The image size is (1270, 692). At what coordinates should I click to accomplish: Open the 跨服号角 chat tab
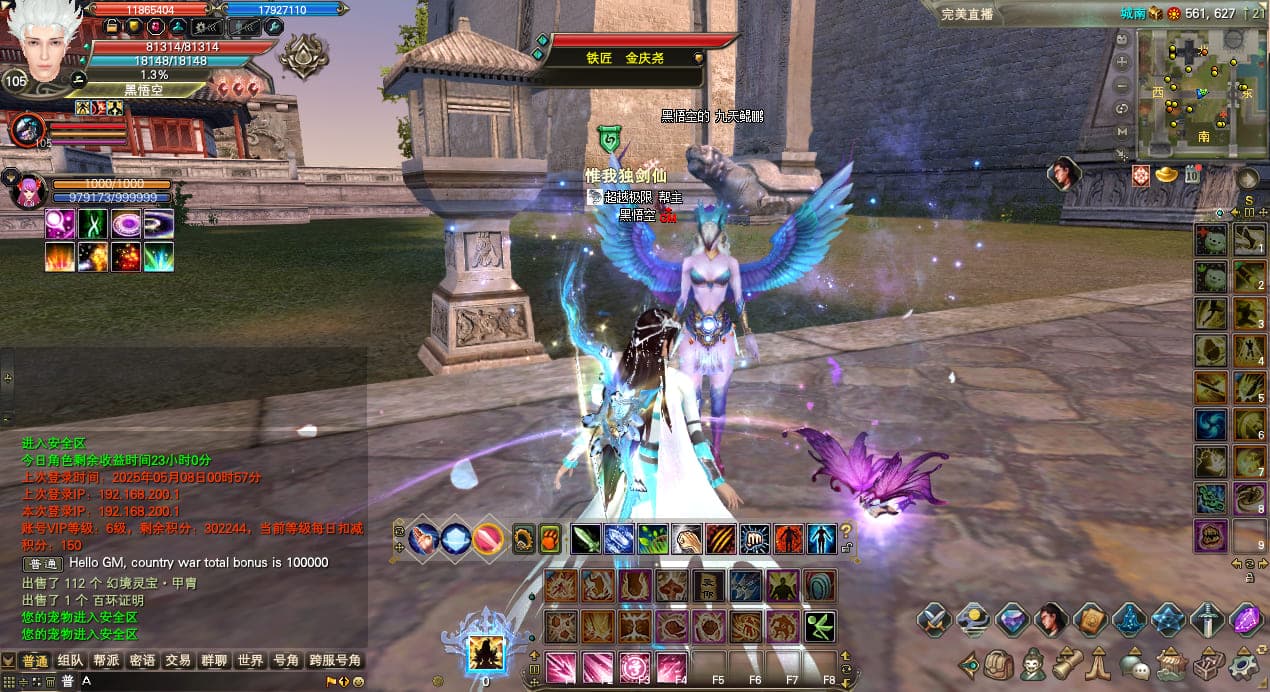[335, 661]
